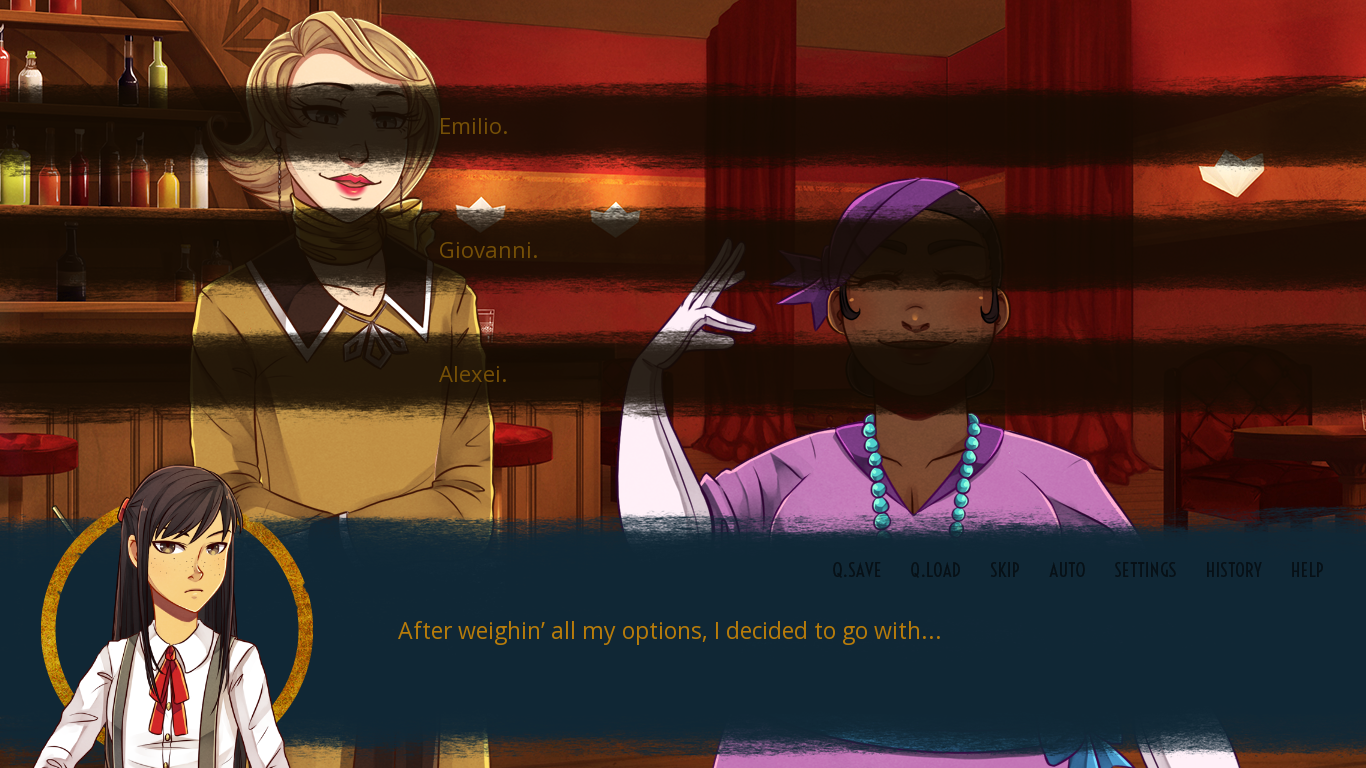Enable AUTO mode for automatic text advance
Viewport: 1366px width, 768px height.
click(x=1067, y=570)
